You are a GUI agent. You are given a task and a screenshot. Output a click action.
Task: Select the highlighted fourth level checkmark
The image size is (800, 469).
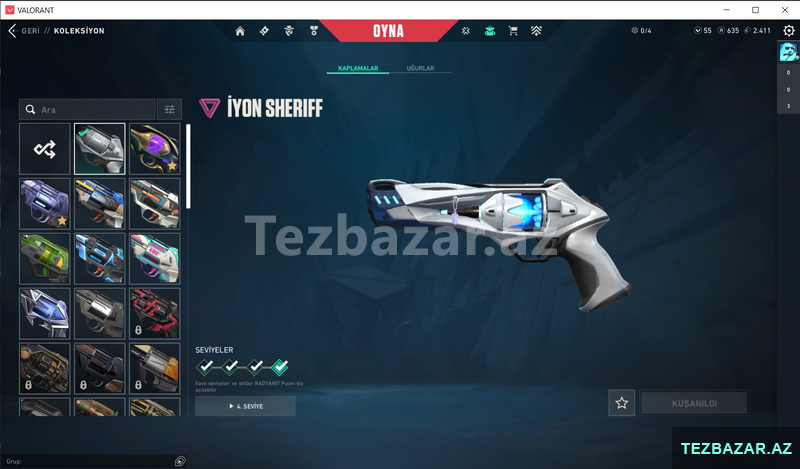click(279, 367)
